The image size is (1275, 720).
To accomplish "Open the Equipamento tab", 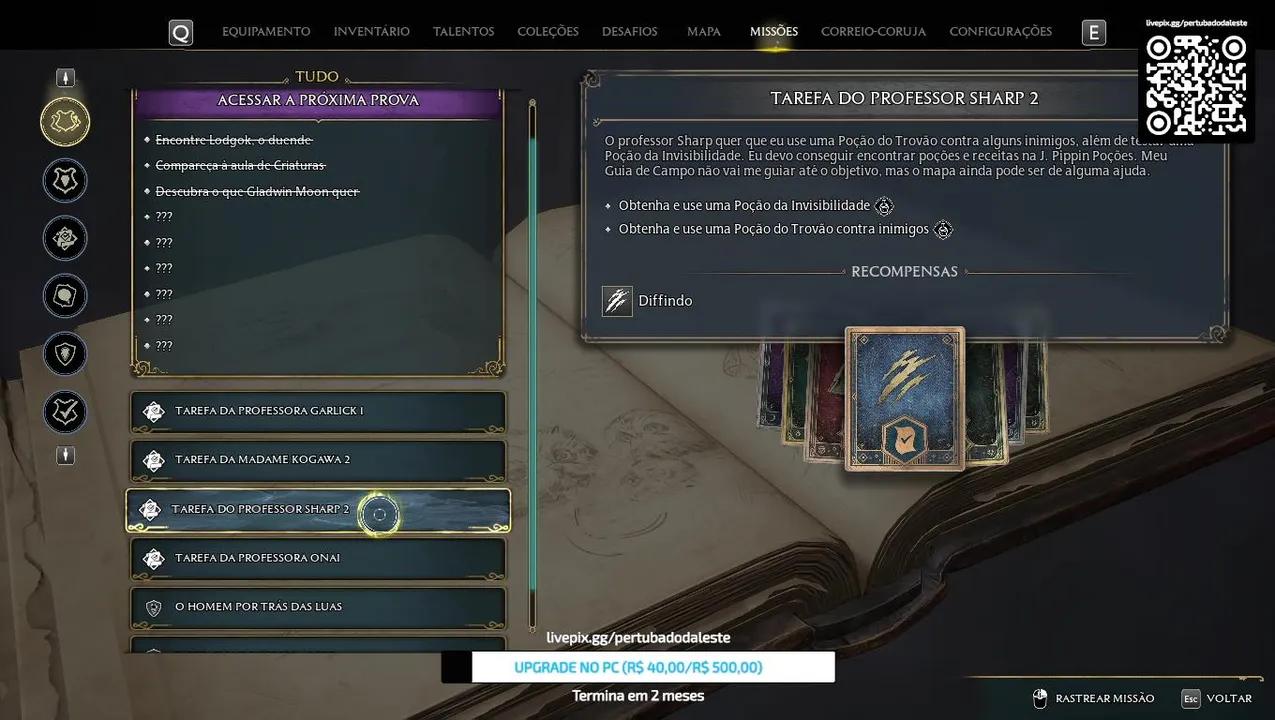I will (266, 32).
